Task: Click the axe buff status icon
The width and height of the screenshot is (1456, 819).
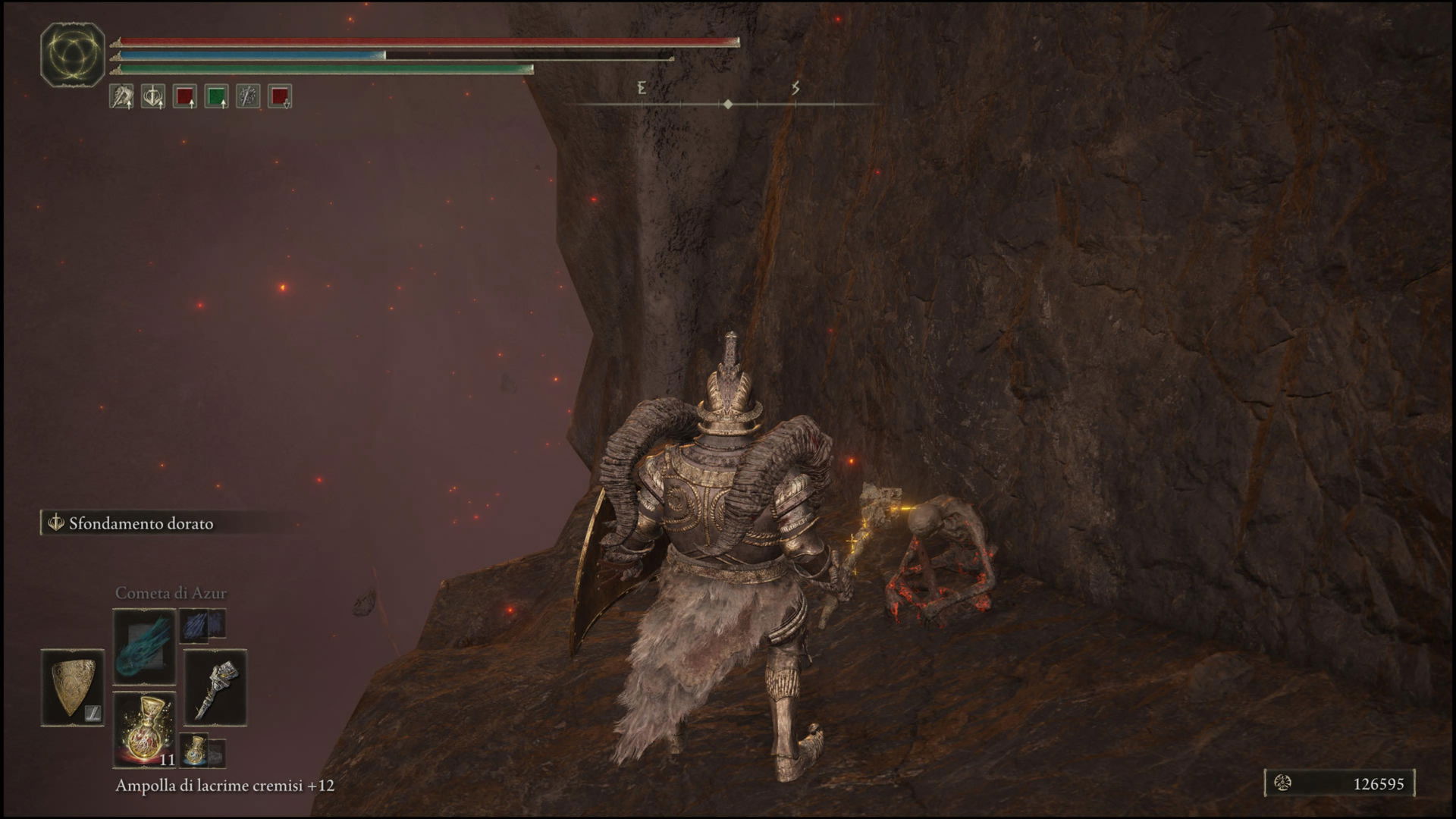Action: (x=121, y=96)
